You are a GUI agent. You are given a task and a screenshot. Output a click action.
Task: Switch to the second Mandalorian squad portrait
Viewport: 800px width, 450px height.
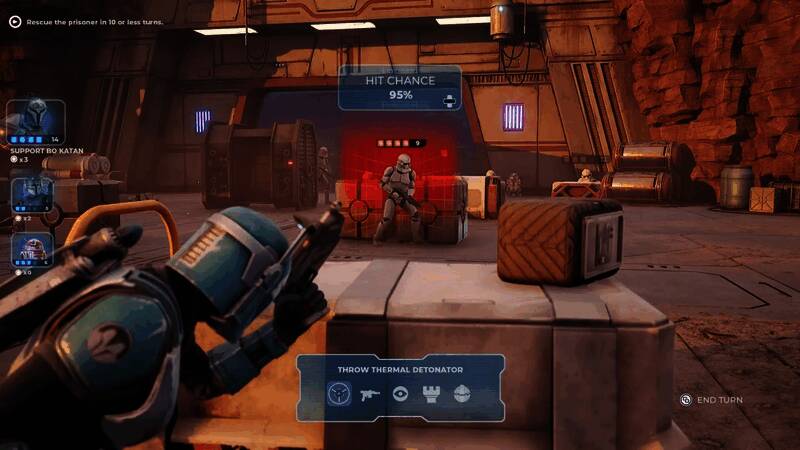[31, 193]
